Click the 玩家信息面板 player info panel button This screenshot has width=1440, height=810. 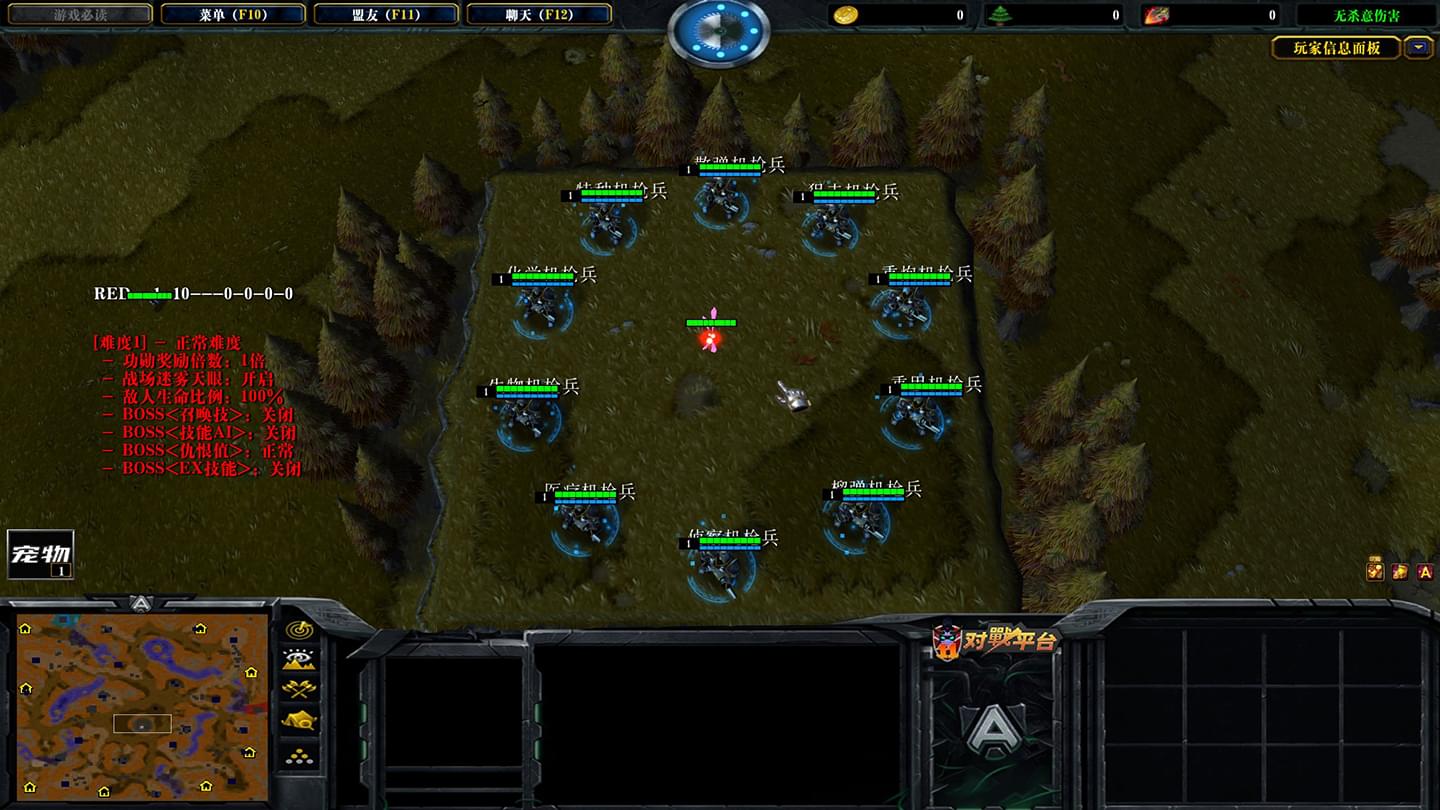[x=1335, y=48]
